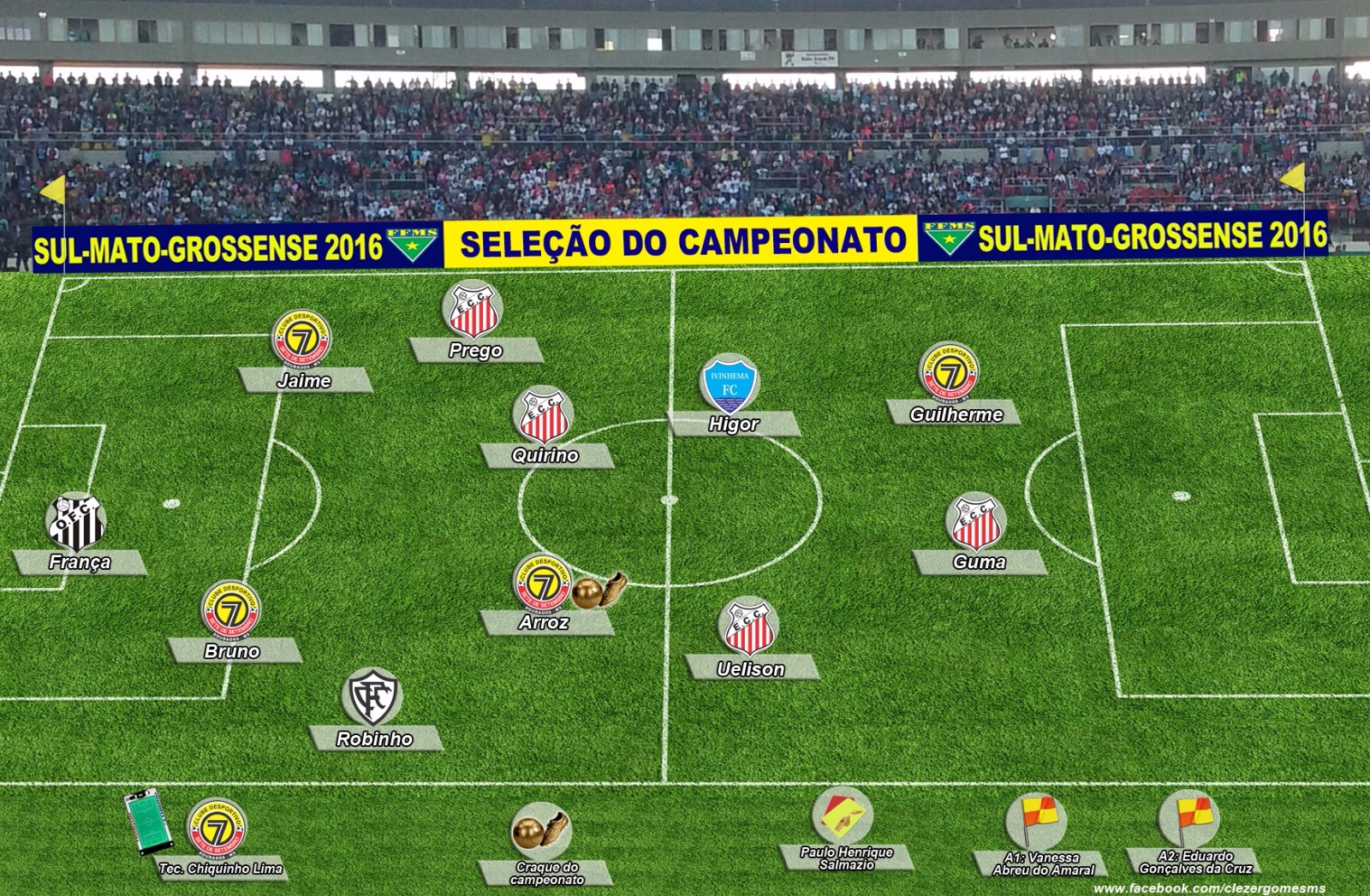Pick Guma's player label
This screenshot has height=896, width=1370.
point(979,562)
